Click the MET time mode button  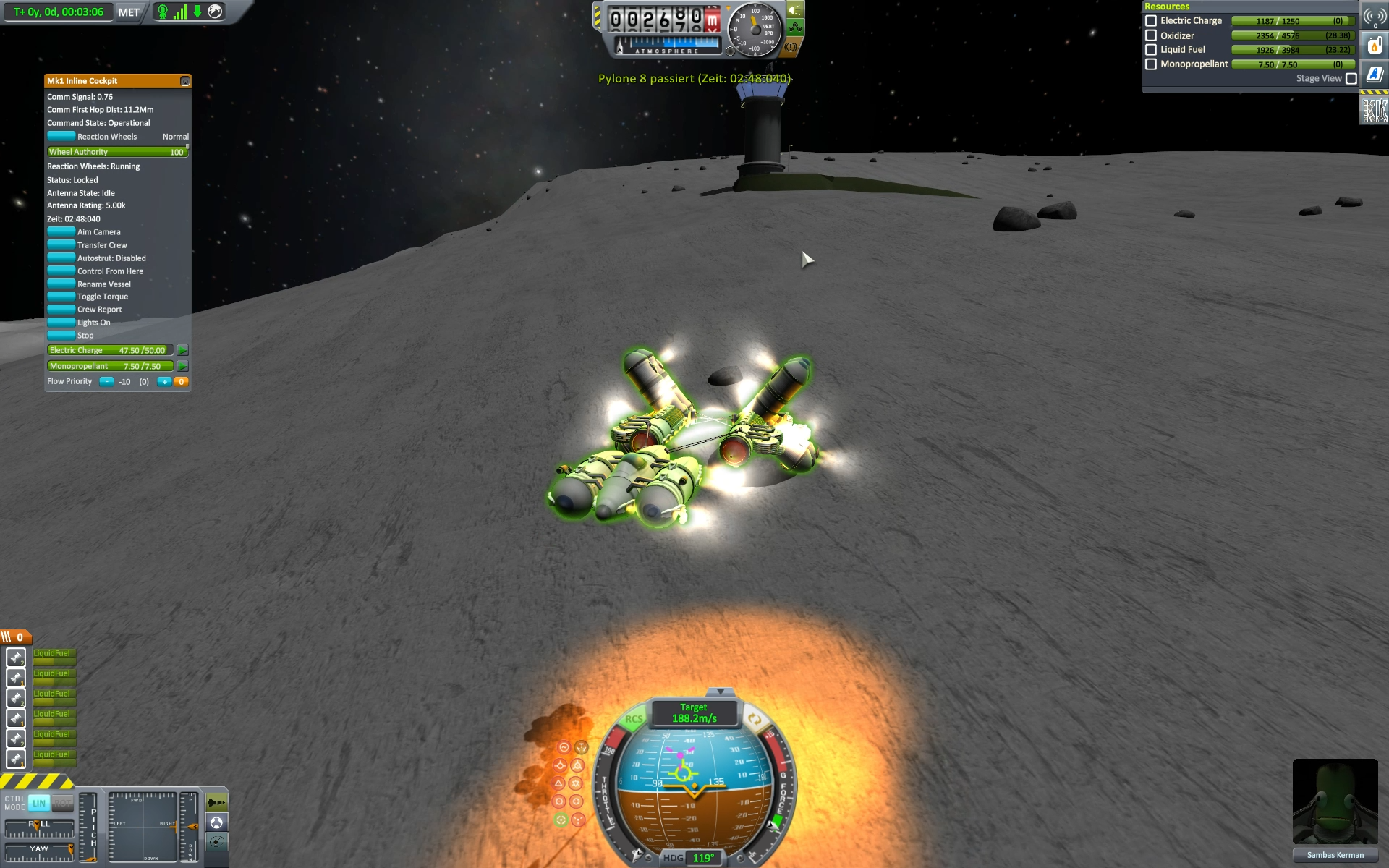[129, 12]
